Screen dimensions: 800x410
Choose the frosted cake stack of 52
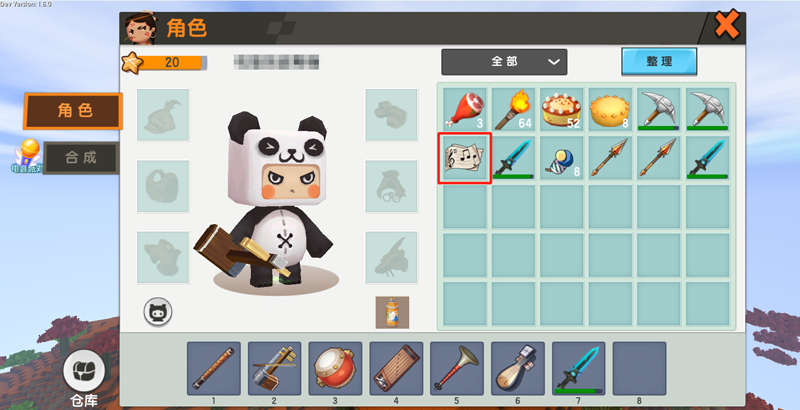point(563,109)
